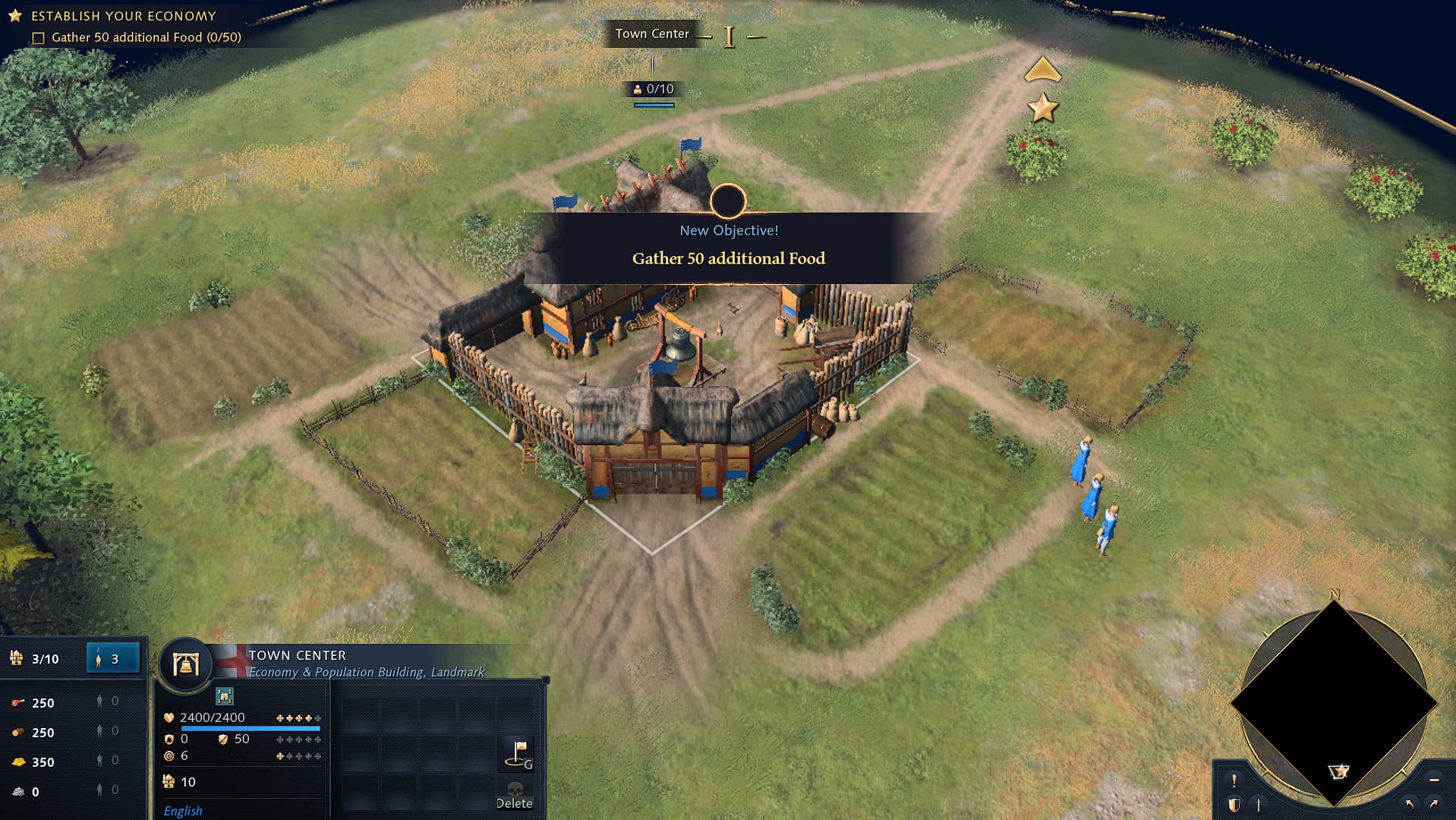Viewport: 1456px width, 820px height.
Task: Select the Town Center label at top
Action: click(x=652, y=33)
